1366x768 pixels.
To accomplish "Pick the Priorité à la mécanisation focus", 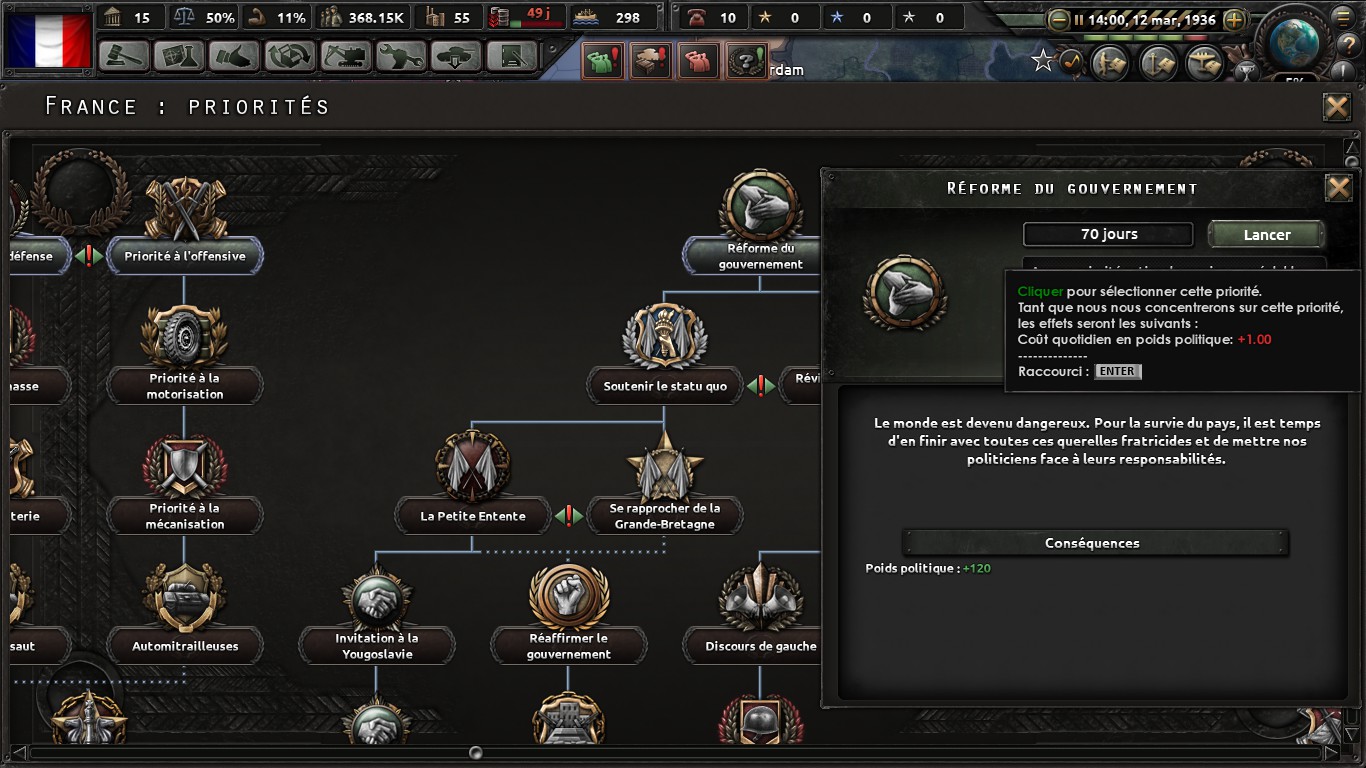I will point(185,516).
